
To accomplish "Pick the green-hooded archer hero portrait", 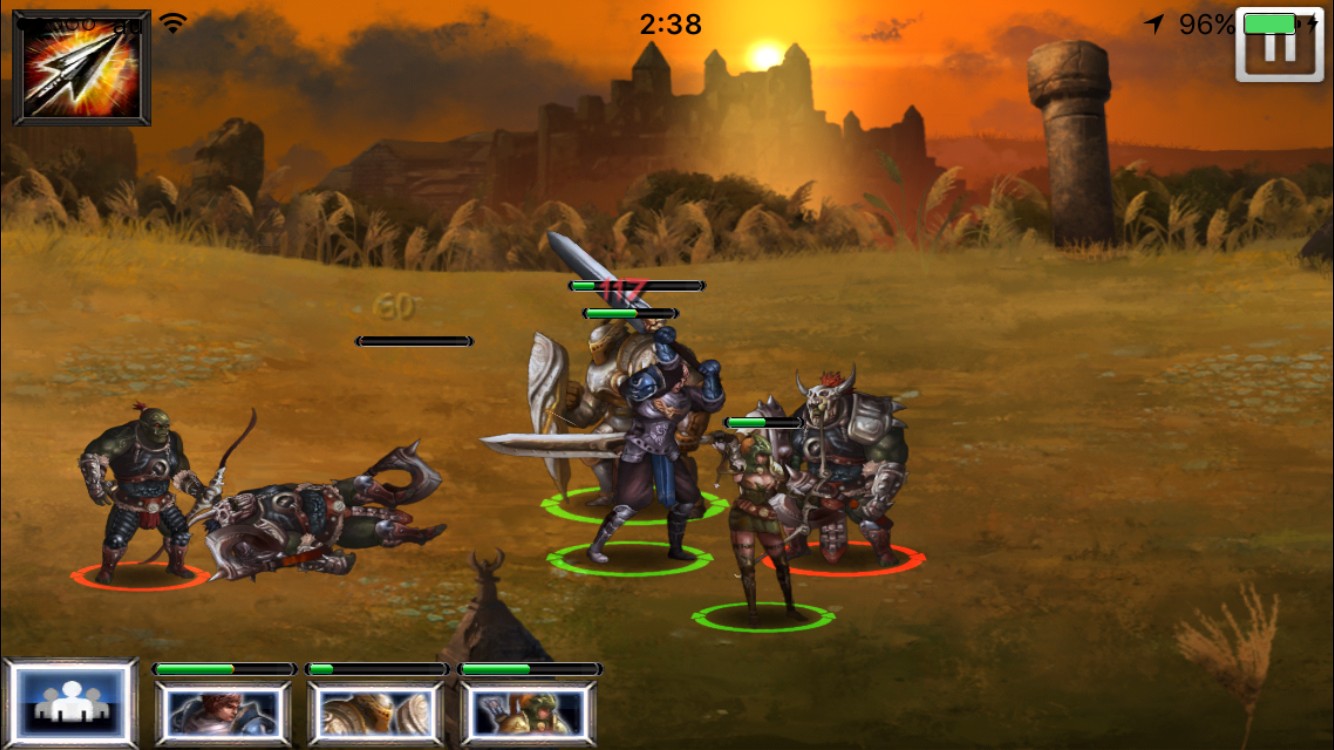I will [529, 713].
